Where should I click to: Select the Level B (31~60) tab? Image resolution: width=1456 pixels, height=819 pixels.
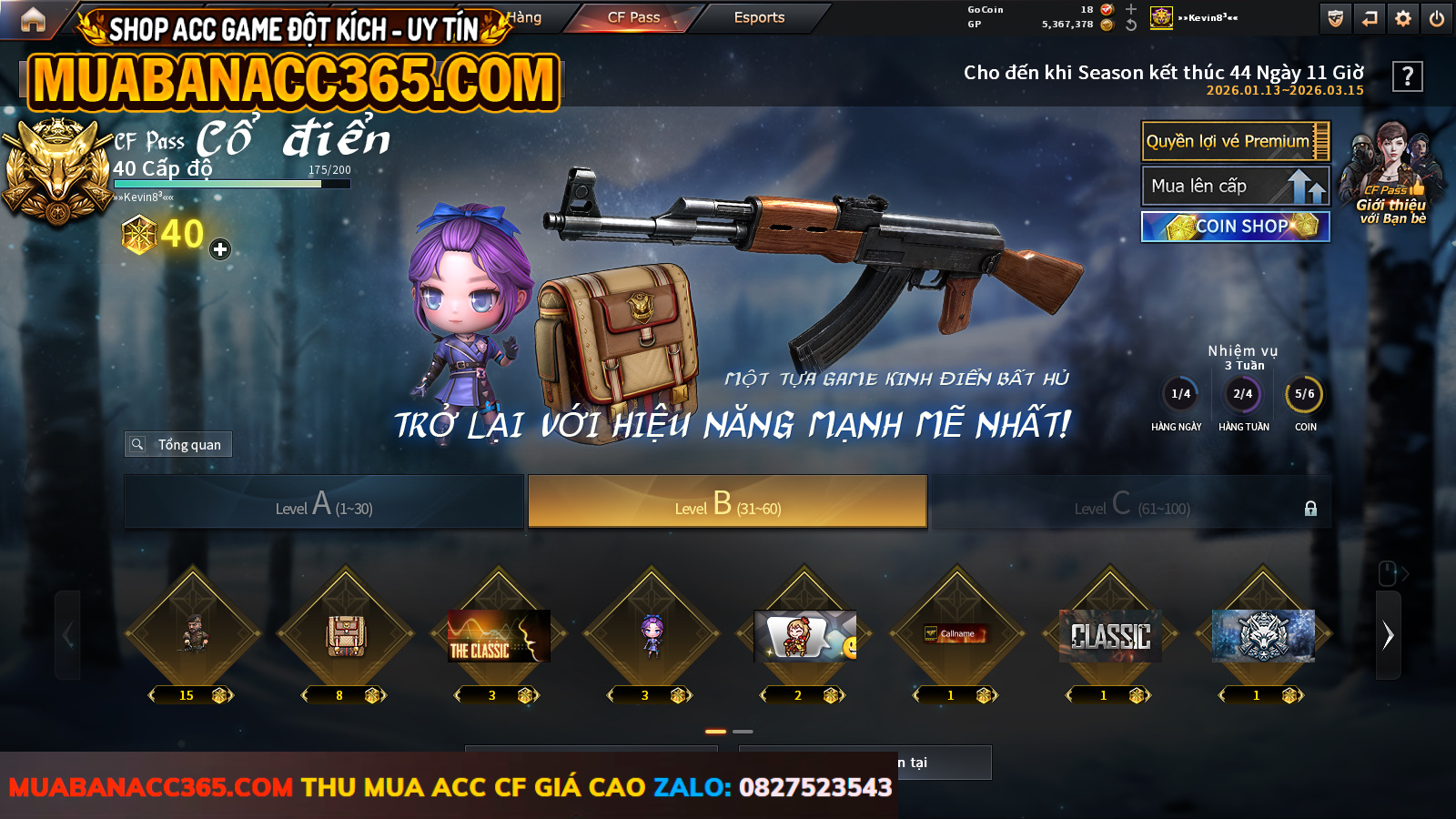coord(727,502)
